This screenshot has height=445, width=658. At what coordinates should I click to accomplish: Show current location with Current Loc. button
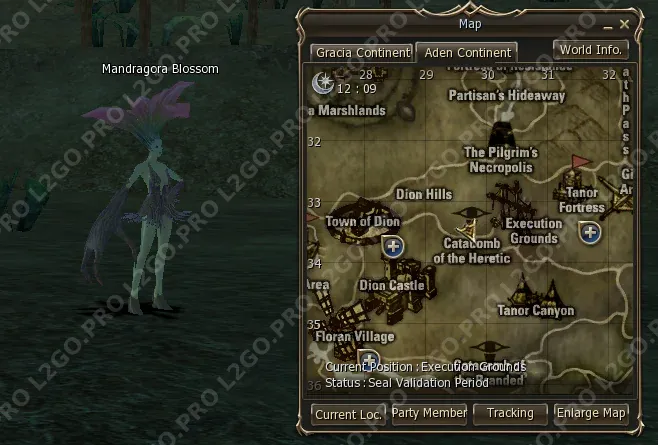click(348, 413)
